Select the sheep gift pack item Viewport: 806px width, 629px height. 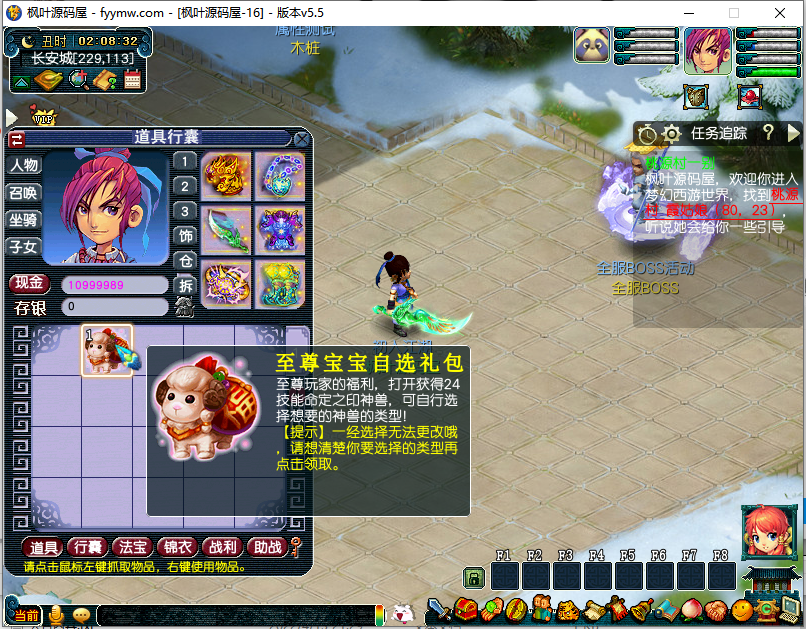pos(106,350)
